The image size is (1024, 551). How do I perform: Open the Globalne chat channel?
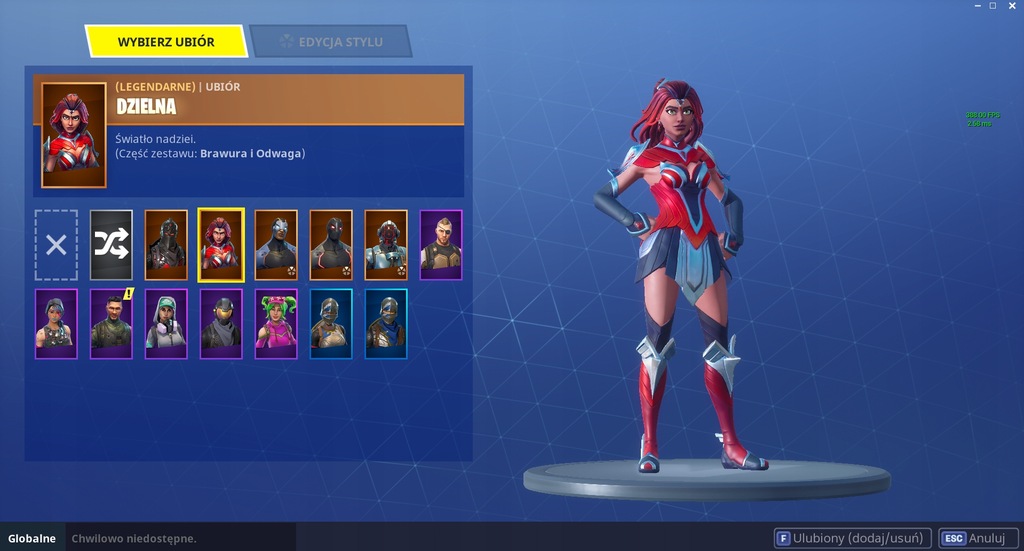pos(32,538)
